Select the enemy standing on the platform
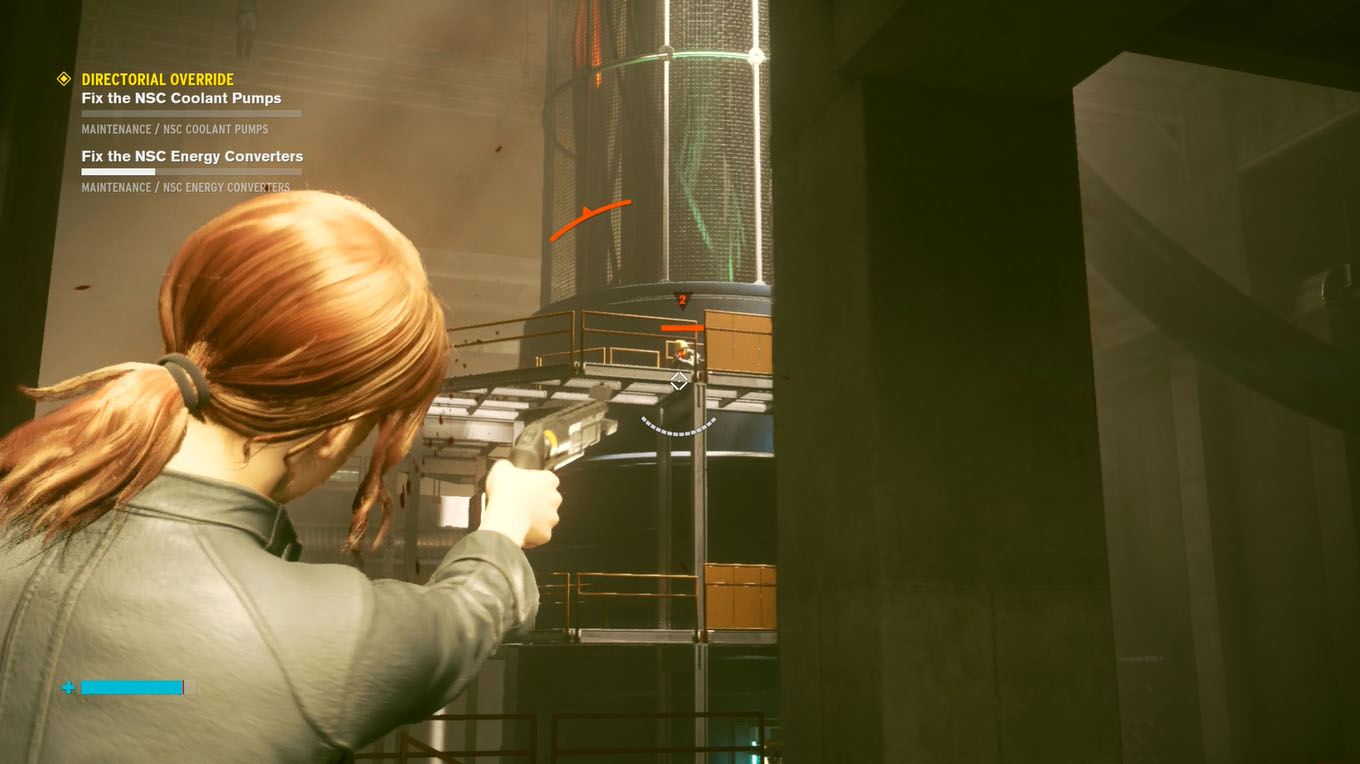Viewport: 1360px width, 764px height. [683, 350]
